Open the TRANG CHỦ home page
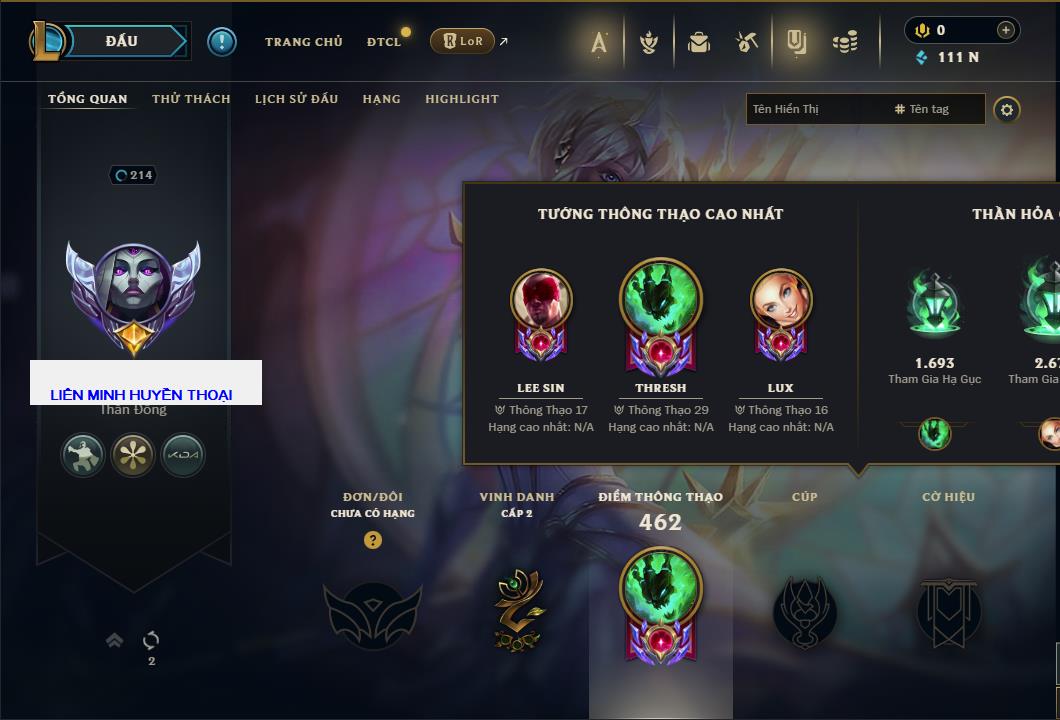The width and height of the screenshot is (1060, 720). 303,42
